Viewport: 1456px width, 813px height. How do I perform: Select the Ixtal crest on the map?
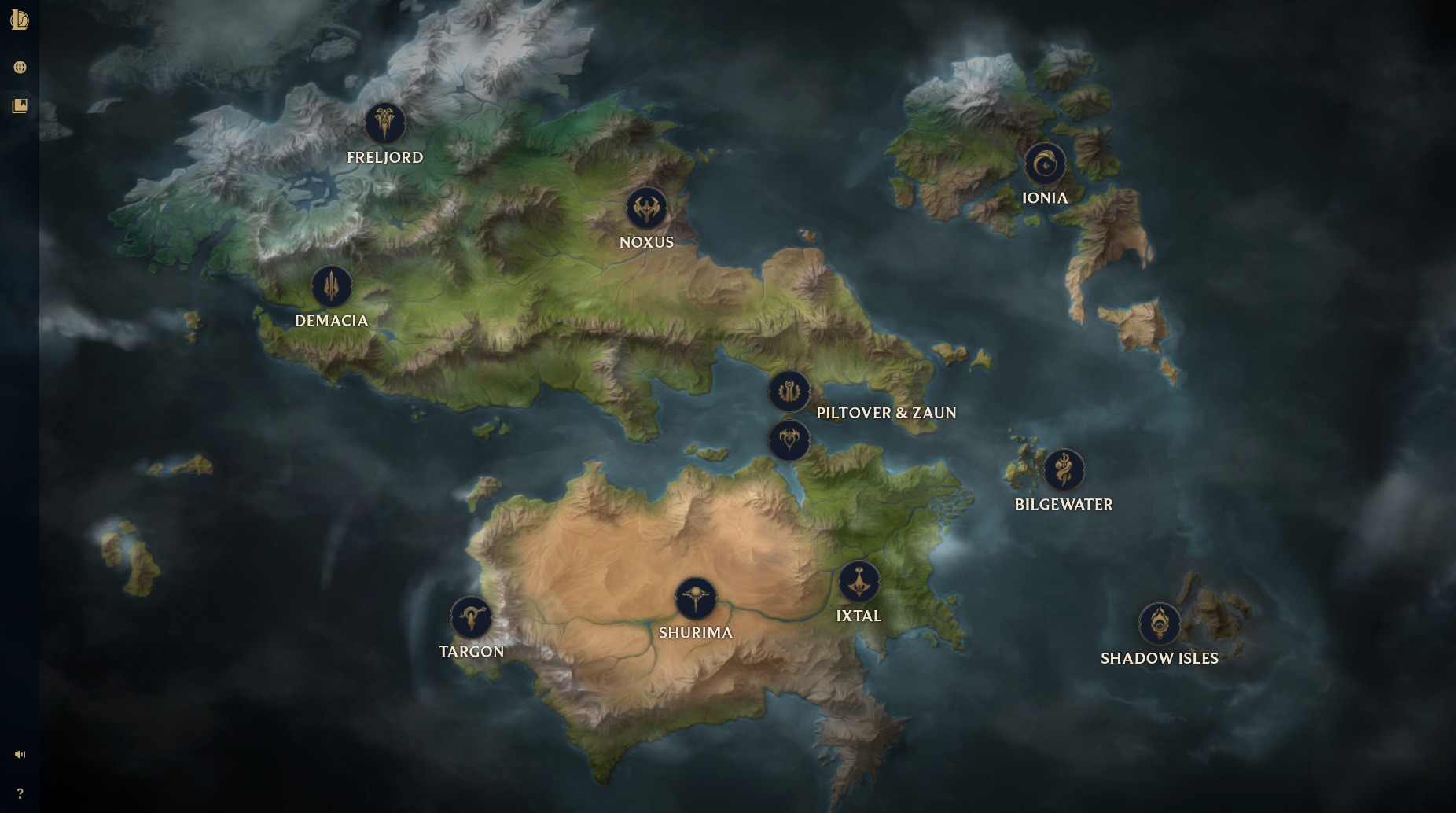point(859,582)
